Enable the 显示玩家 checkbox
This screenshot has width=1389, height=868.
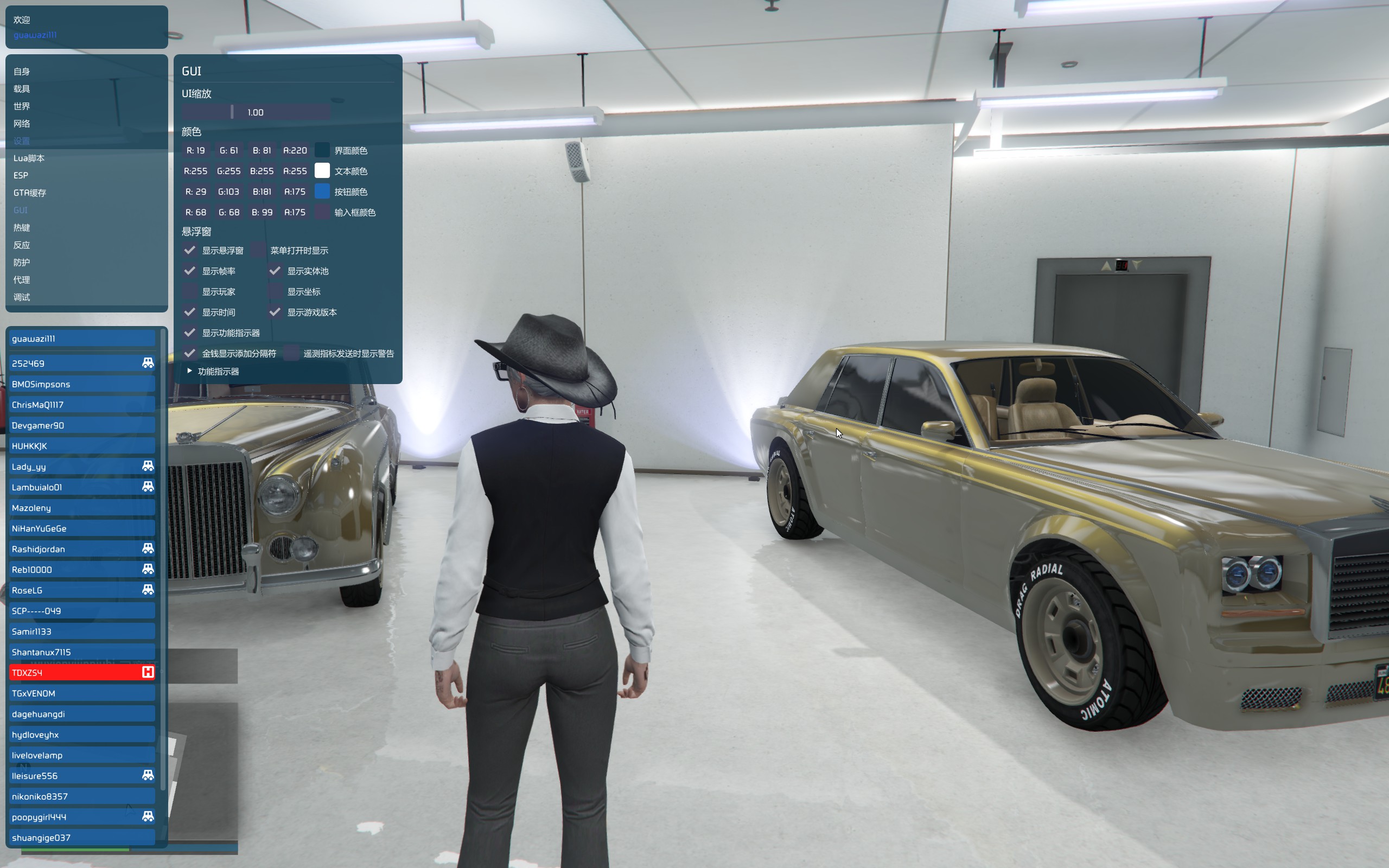[x=190, y=292]
